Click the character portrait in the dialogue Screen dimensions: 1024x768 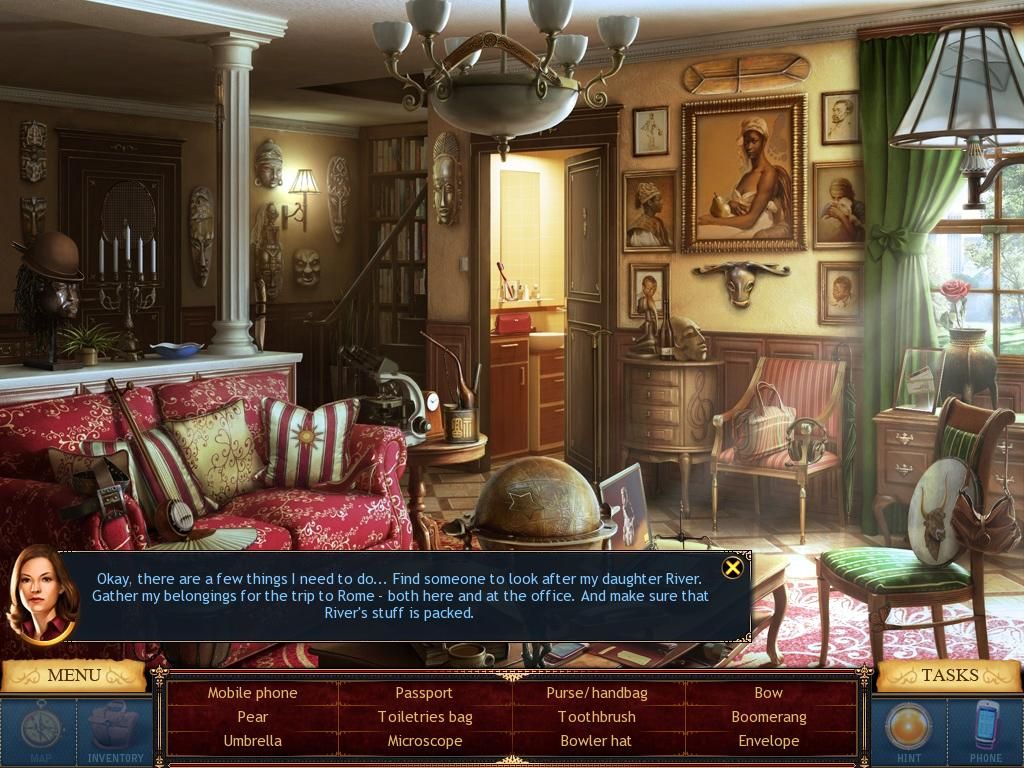[43, 593]
